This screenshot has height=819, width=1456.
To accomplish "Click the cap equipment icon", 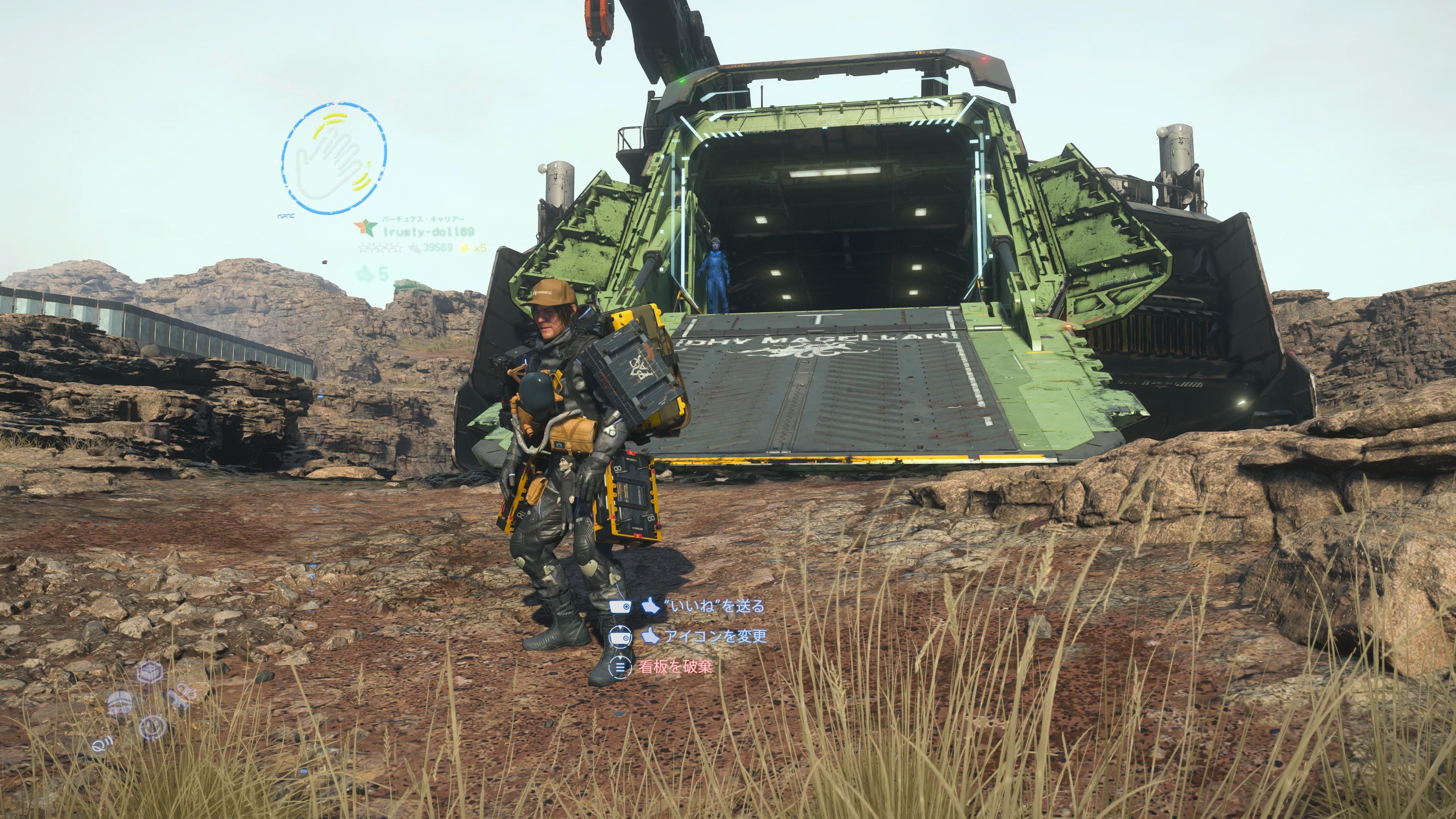I will click(120, 702).
